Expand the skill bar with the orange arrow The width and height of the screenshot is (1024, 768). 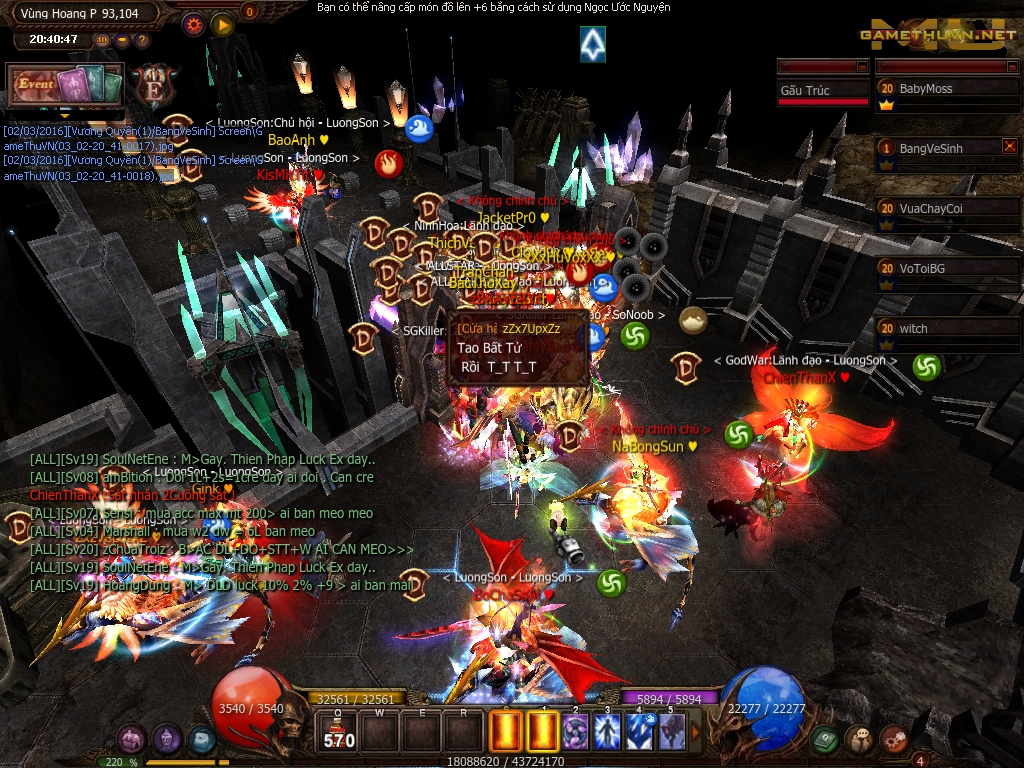pos(696,733)
